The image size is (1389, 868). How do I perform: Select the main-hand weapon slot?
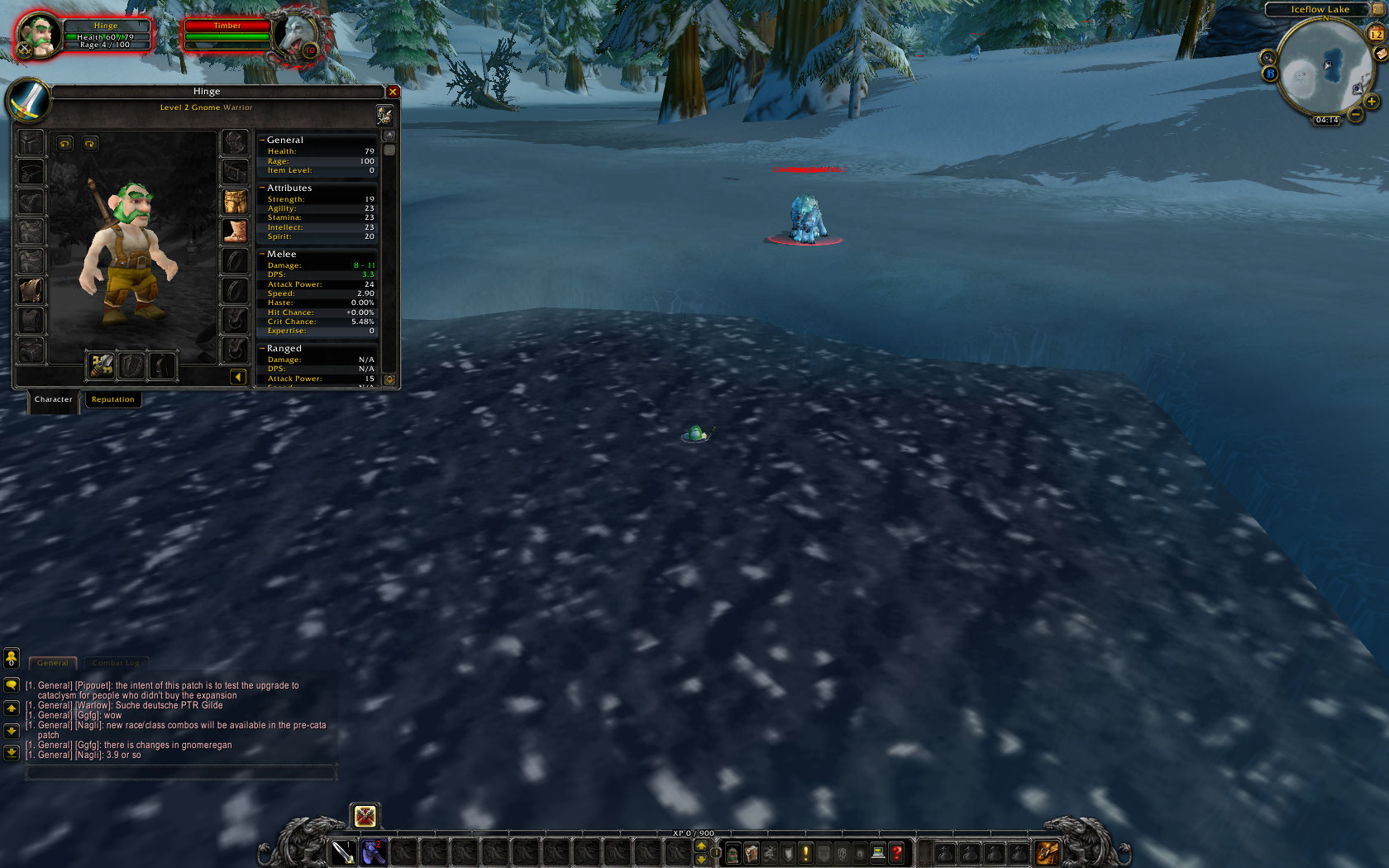click(102, 365)
